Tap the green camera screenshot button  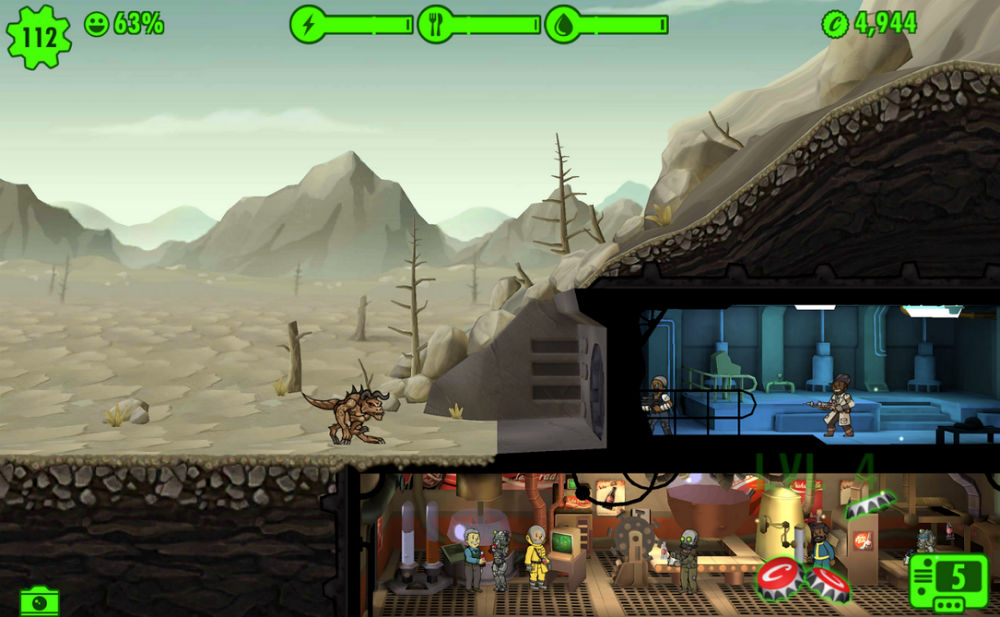(x=39, y=601)
